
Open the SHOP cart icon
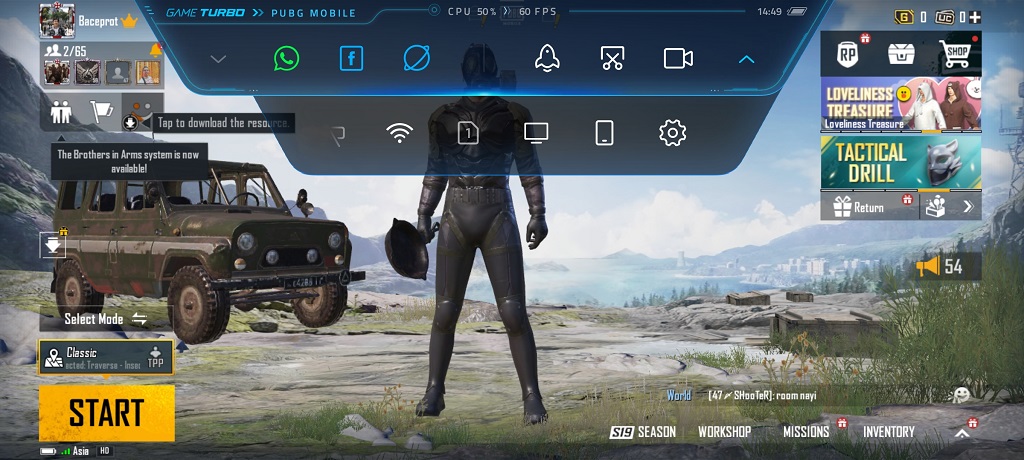[956, 54]
